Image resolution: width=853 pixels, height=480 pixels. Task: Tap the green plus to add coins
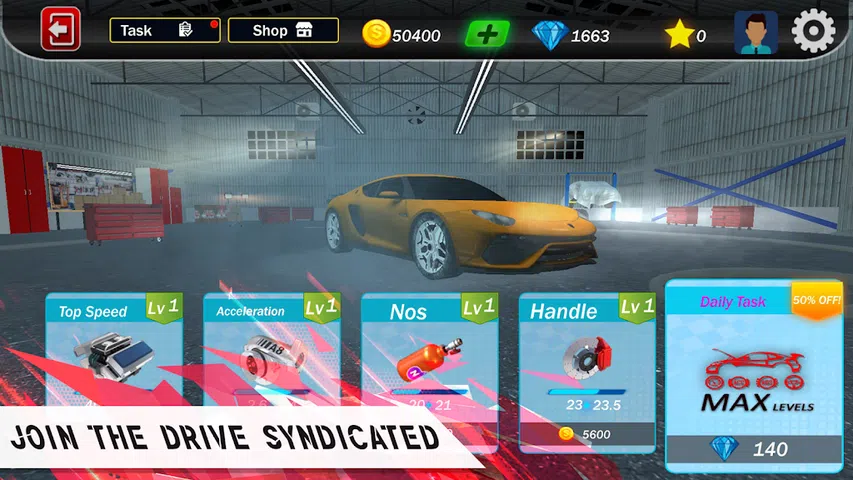coord(487,34)
